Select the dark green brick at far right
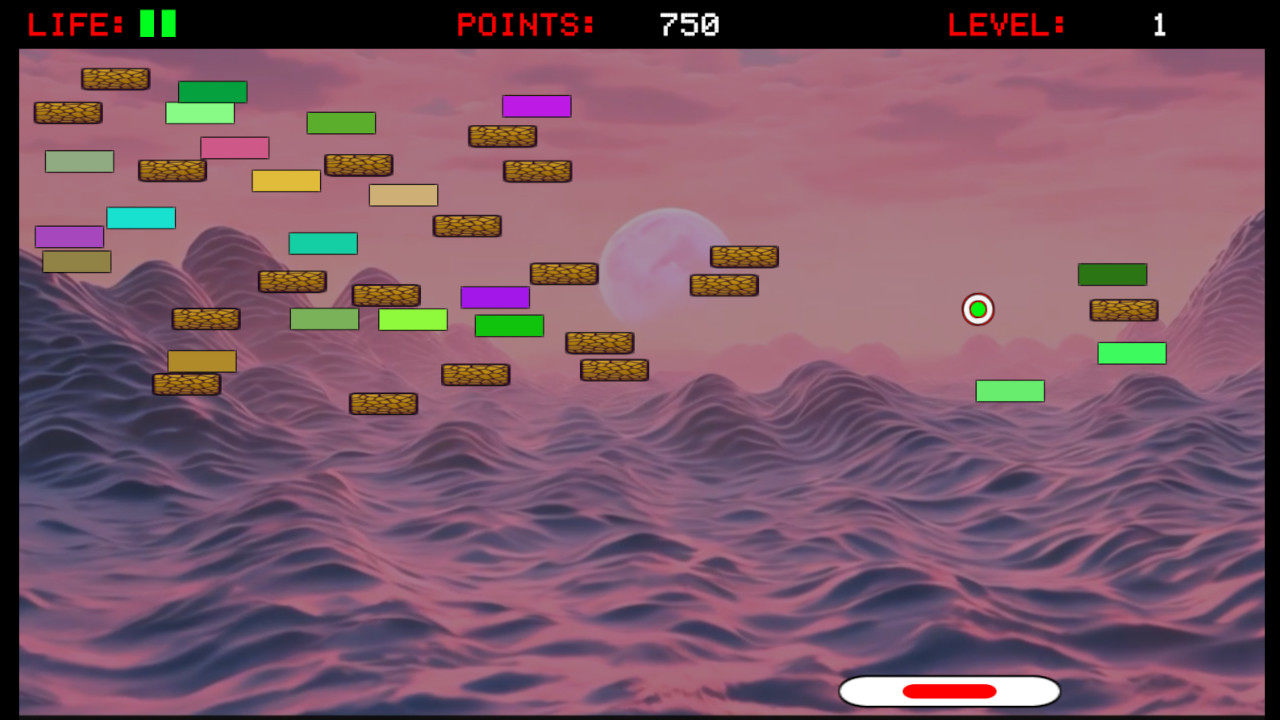 pos(1112,273)
